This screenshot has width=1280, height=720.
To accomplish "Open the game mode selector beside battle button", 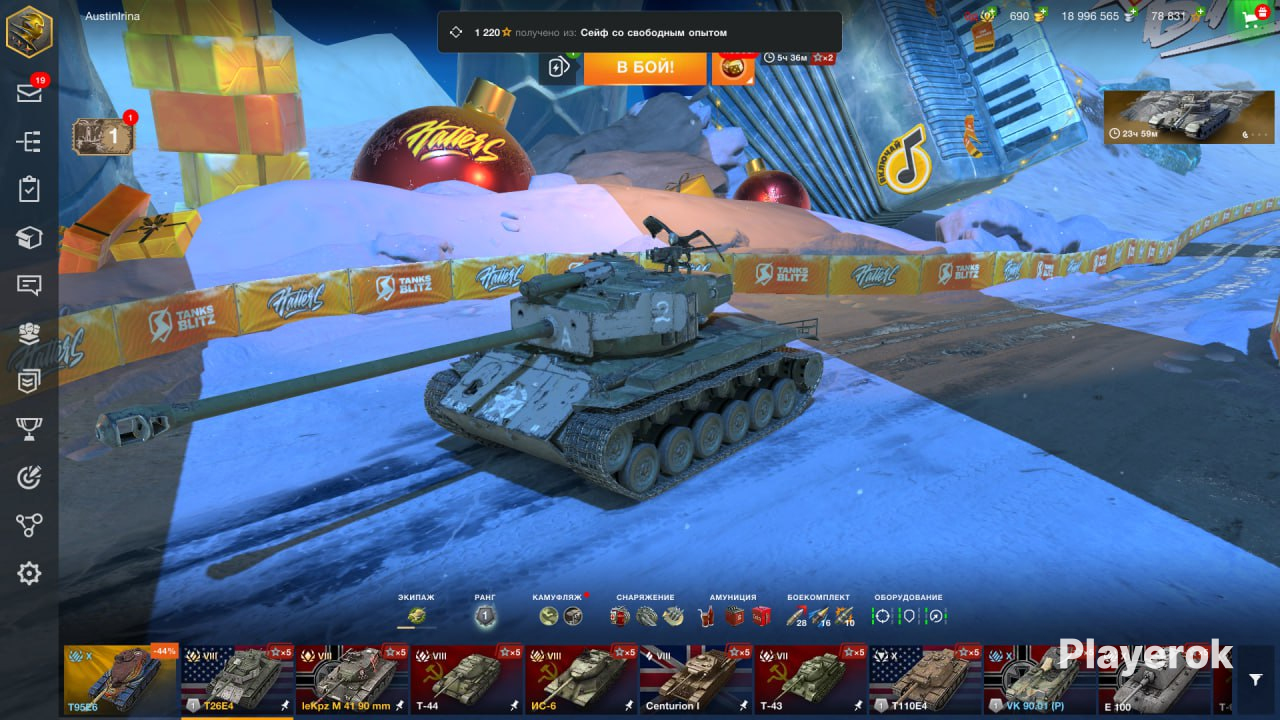I will point(558,67).
